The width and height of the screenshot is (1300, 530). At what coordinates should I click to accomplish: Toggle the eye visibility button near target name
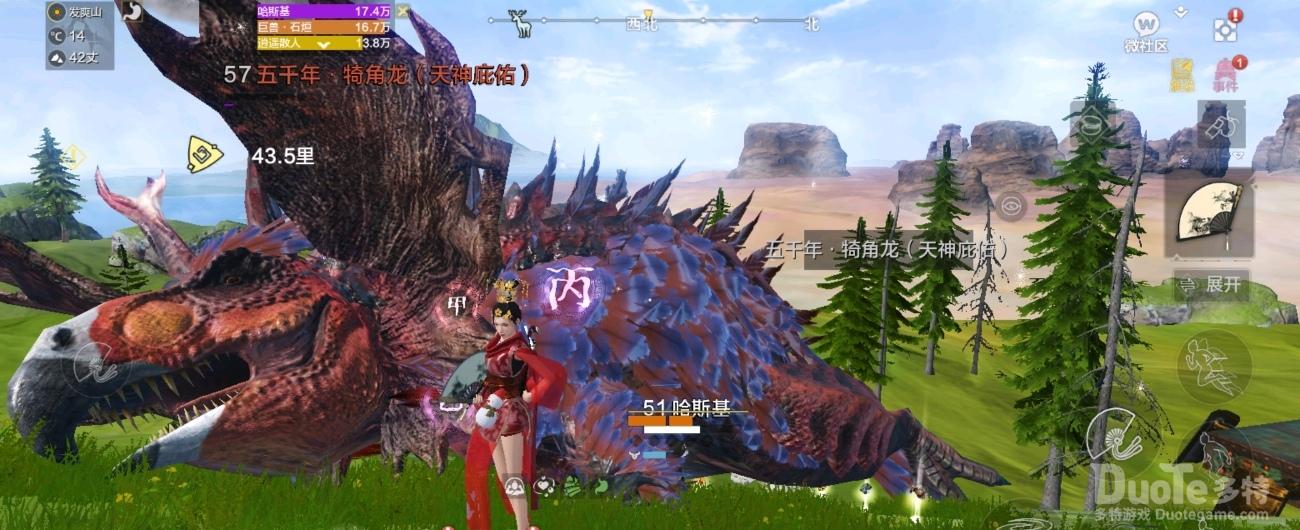pos(1011,206)
